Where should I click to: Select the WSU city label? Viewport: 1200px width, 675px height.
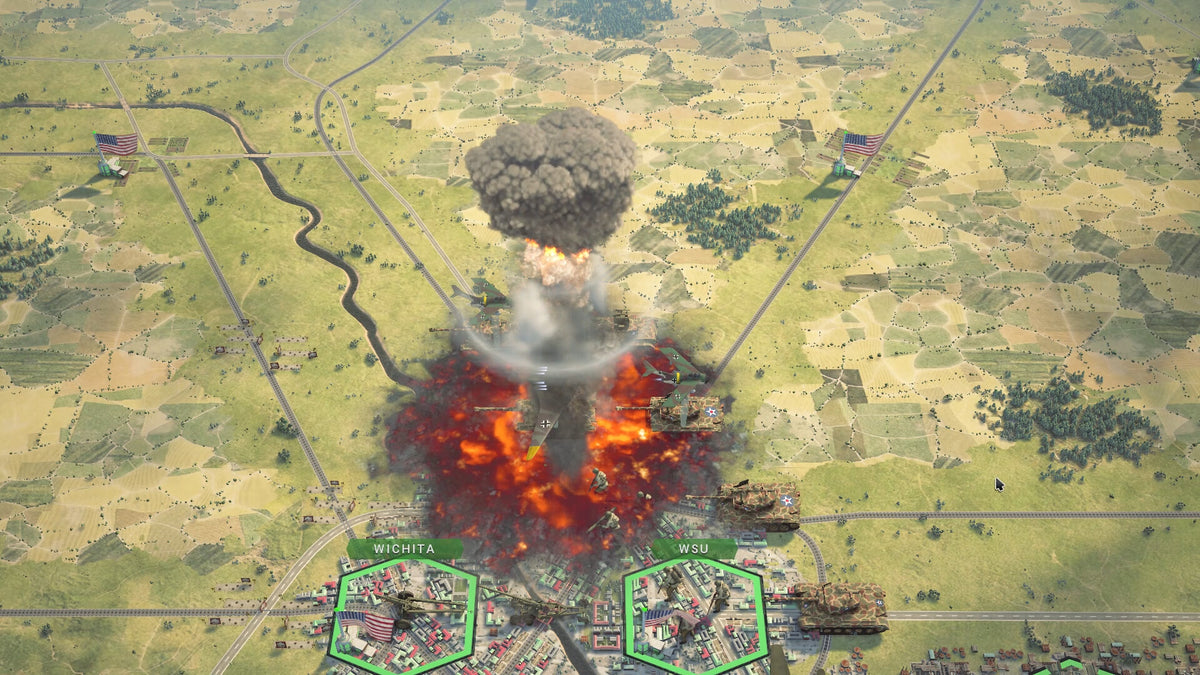(x=692, y=549)
